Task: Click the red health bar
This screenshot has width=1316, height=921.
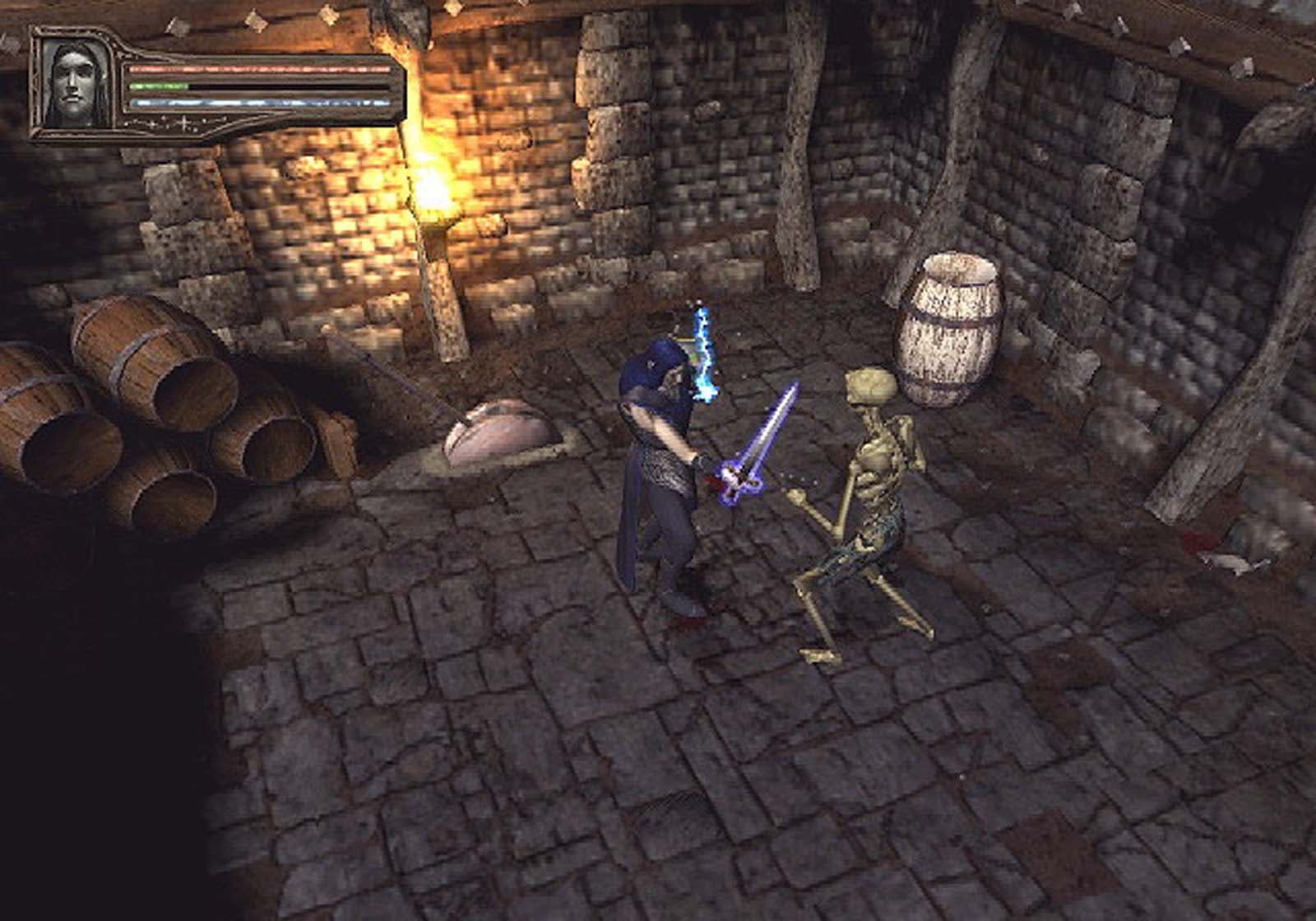Action: coord(255,67)
